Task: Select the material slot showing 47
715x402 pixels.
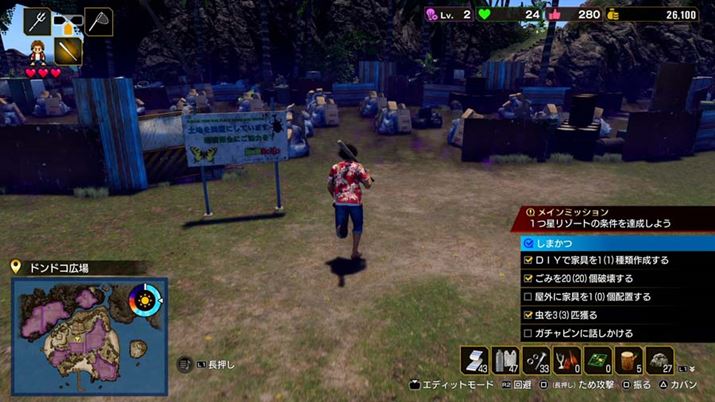Action: coord(506,360)
